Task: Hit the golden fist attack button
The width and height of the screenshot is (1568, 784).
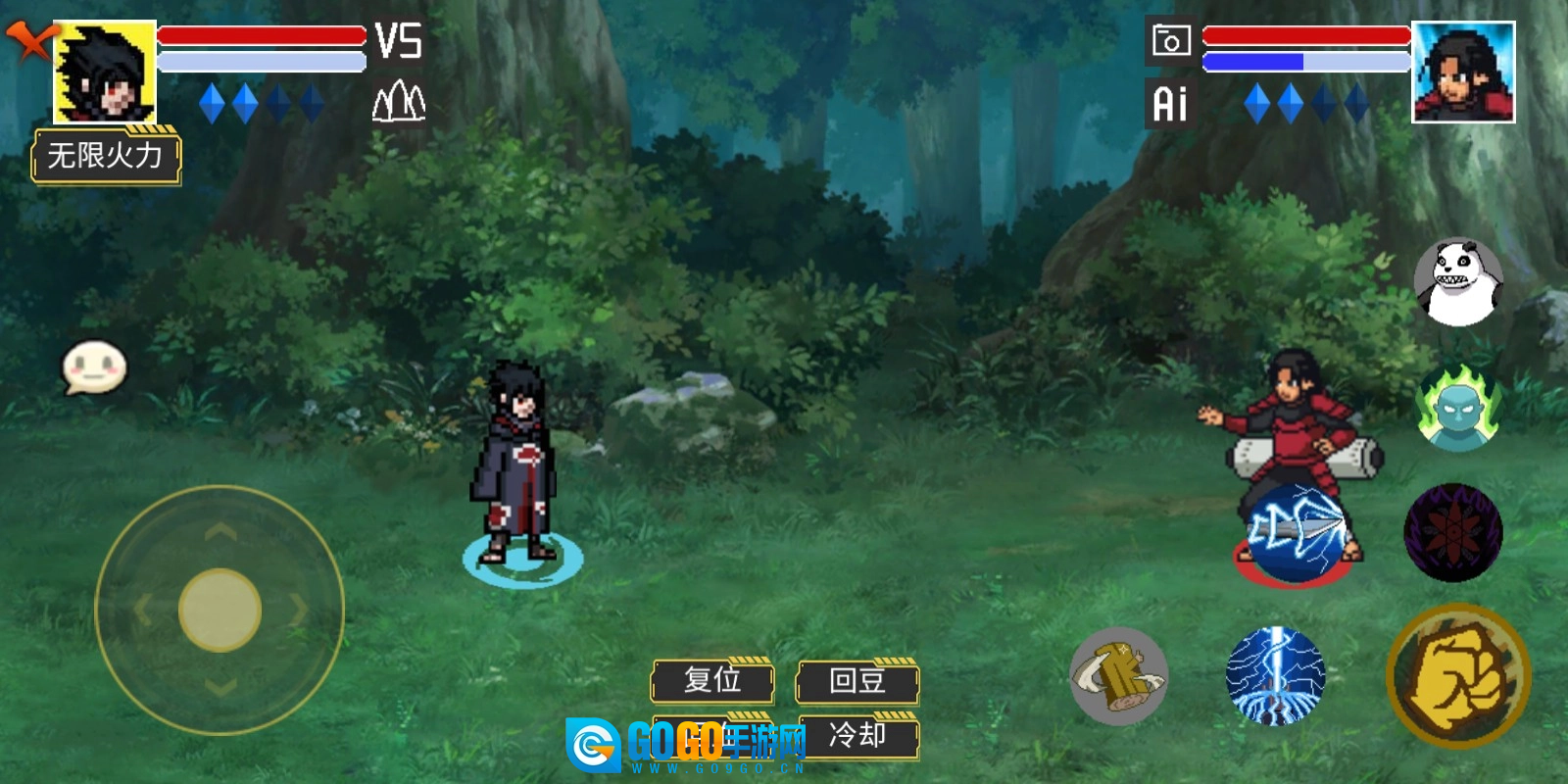Action: 1458,676
